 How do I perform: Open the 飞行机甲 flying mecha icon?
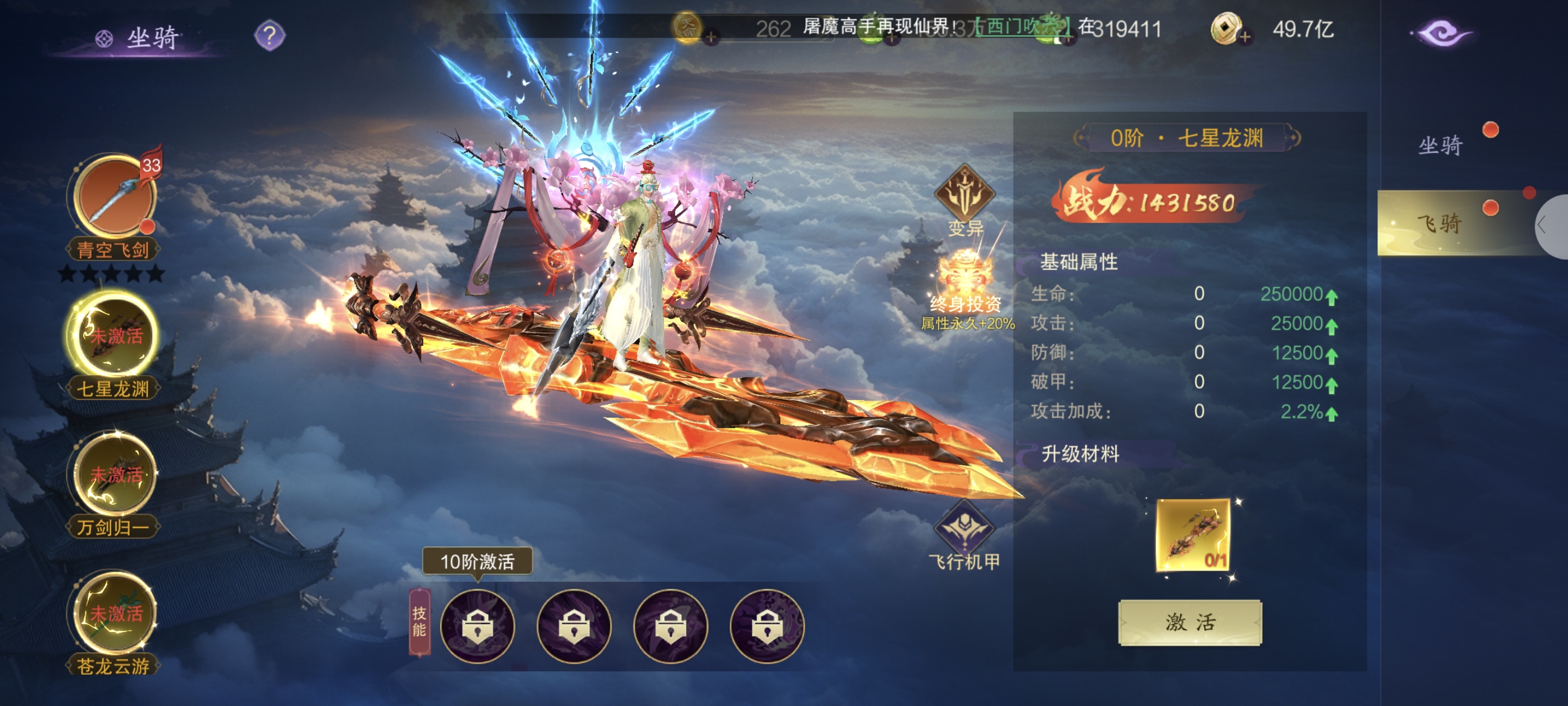click(964, 528)
